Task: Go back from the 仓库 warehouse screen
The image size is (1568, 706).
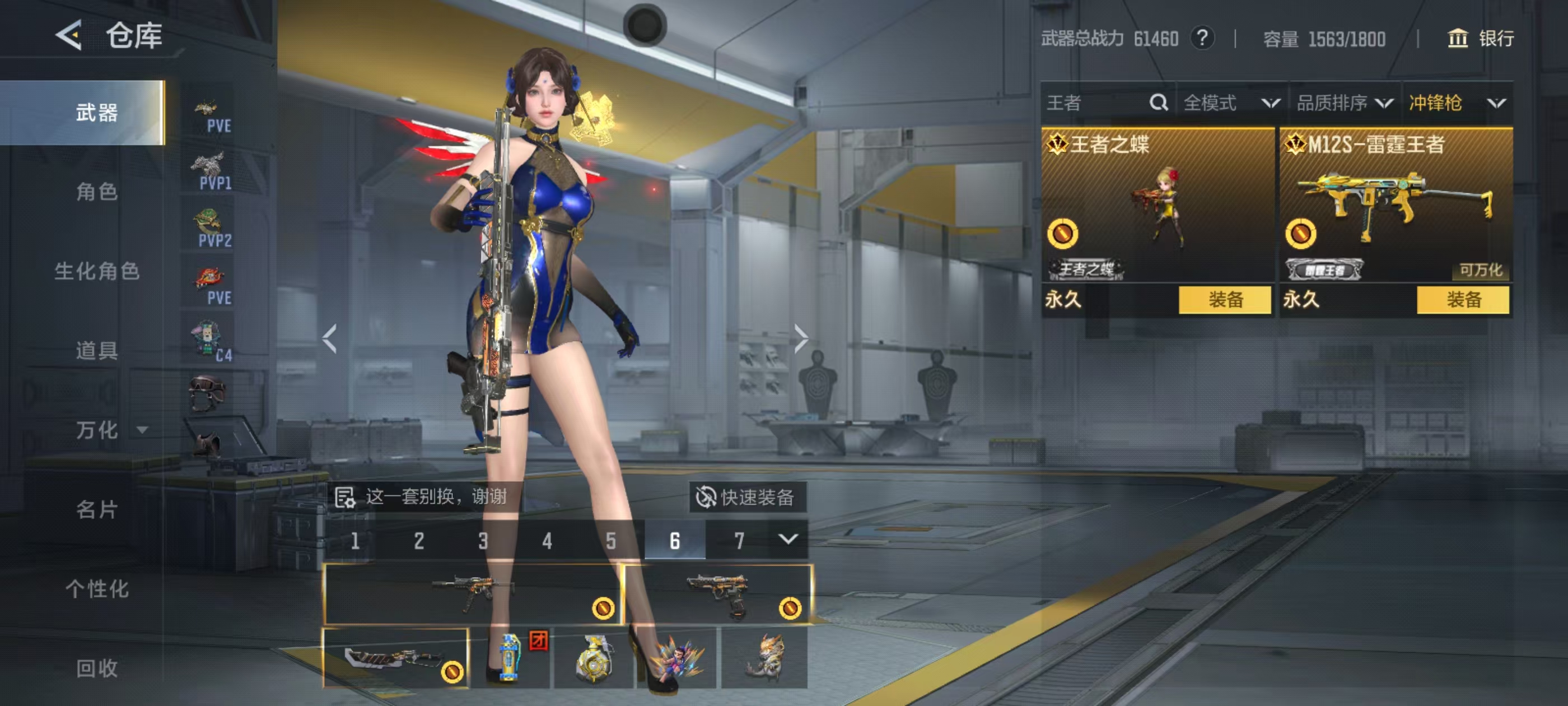Action: point(69,35)
